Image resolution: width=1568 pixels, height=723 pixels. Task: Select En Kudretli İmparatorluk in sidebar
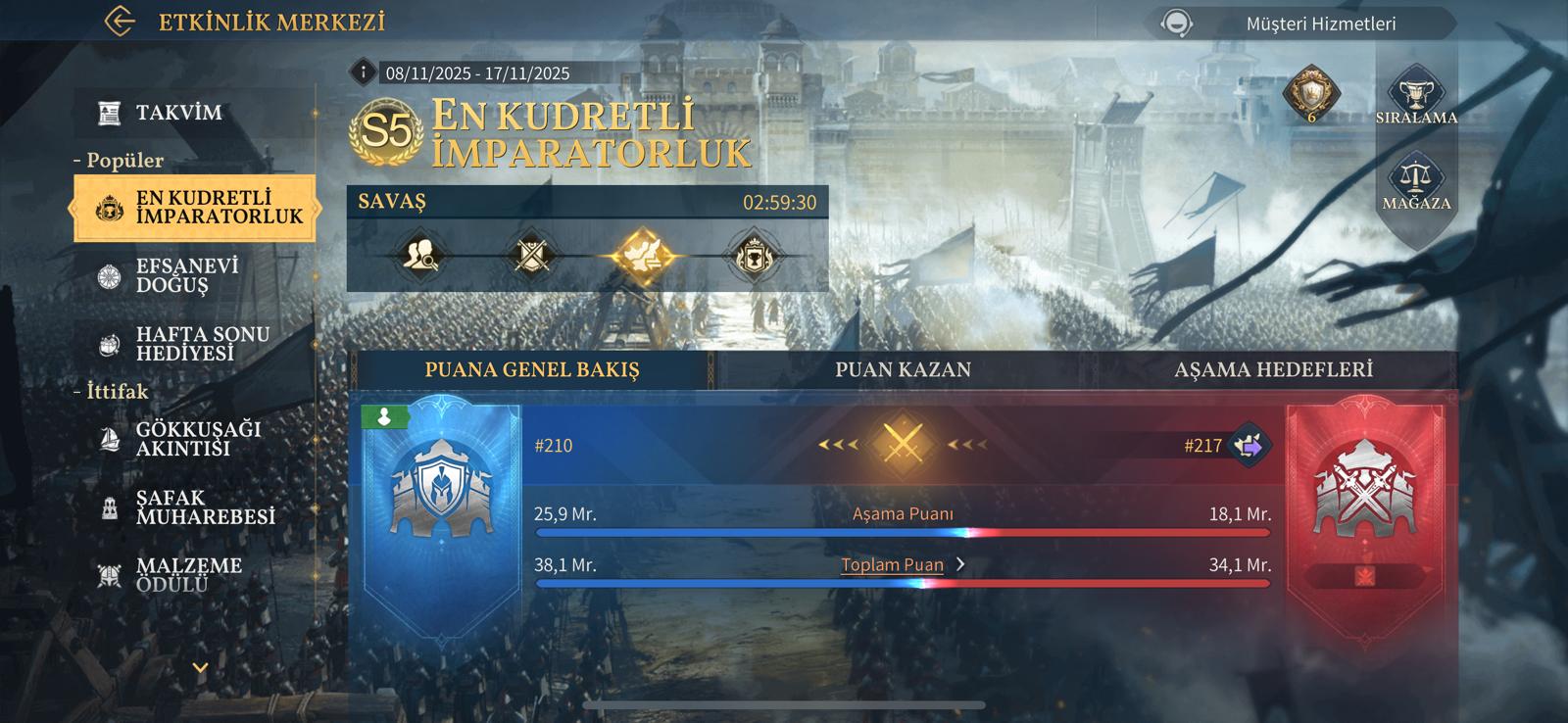194,208
